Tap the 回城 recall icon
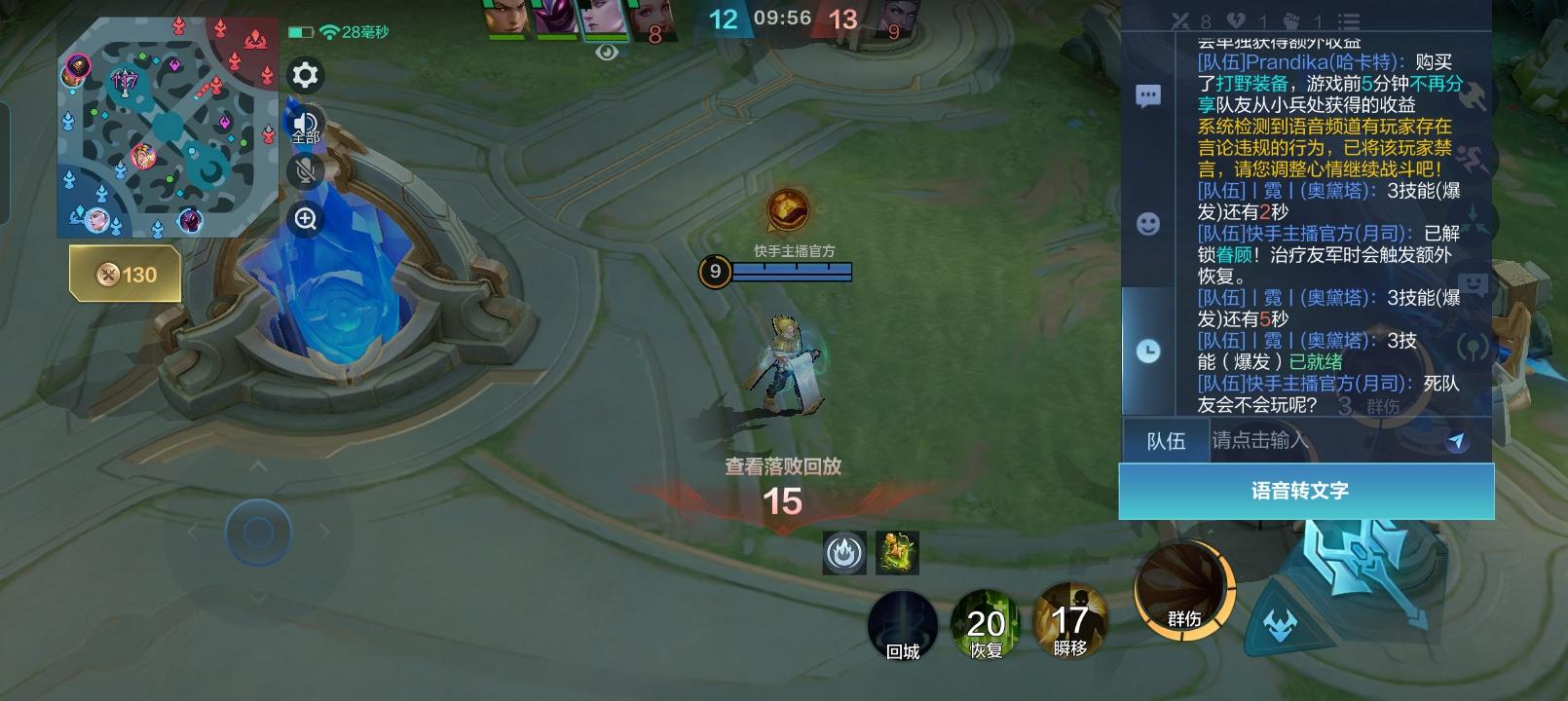The height and width of the screenshot is (701, 1568). click(x=902, y=626)
